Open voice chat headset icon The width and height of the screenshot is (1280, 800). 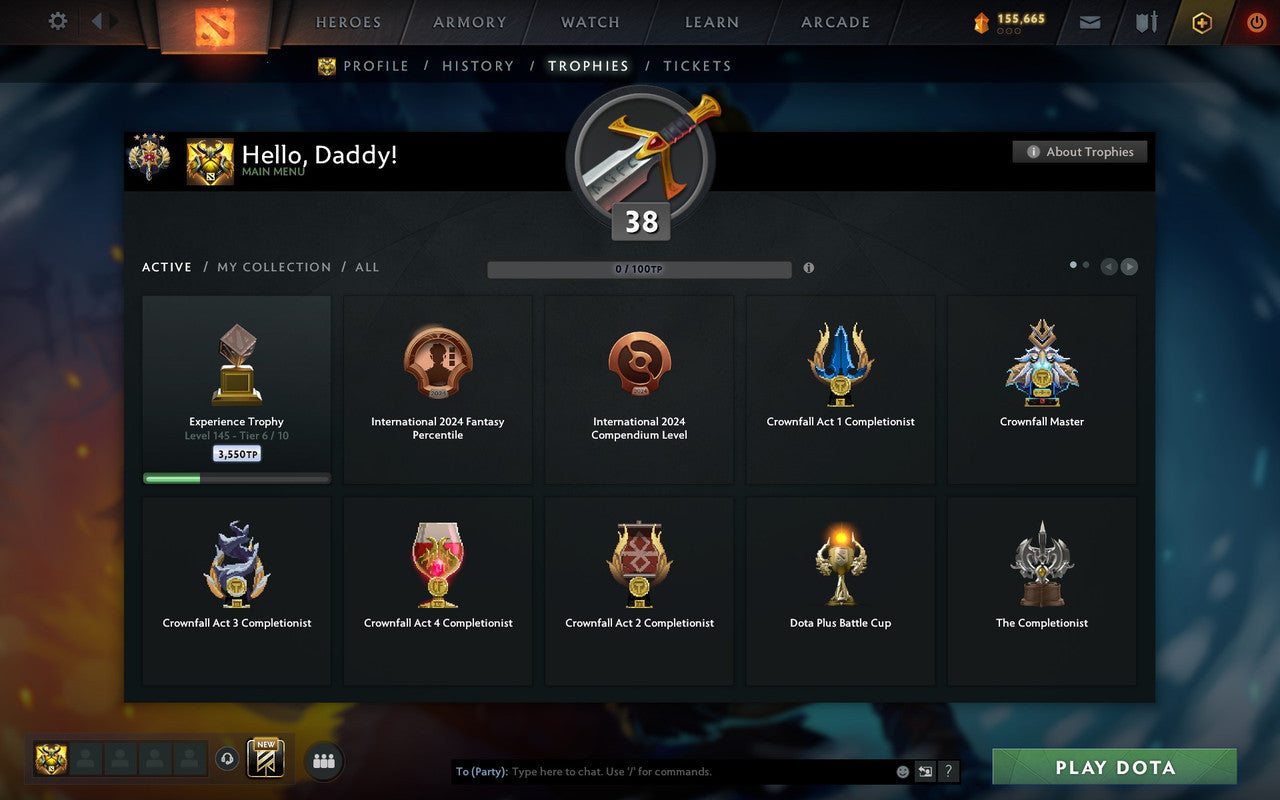[x=228, y=760]
